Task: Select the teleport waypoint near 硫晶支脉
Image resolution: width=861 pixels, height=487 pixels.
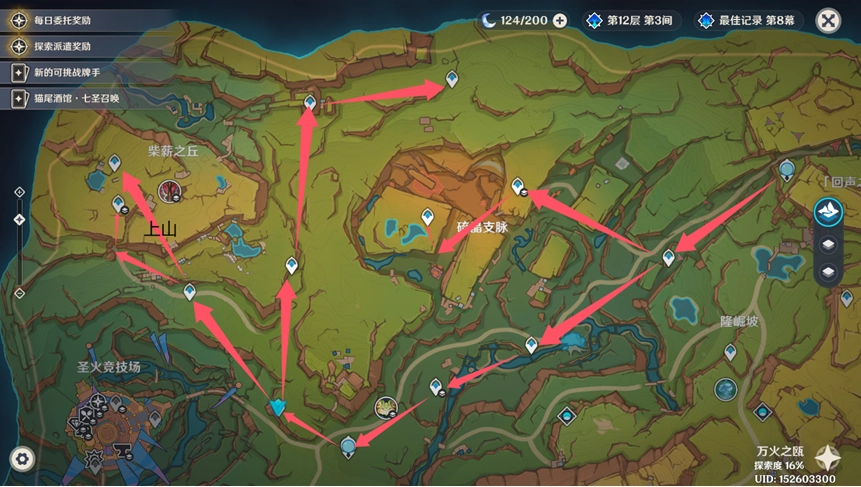Action: pos(428,216)
